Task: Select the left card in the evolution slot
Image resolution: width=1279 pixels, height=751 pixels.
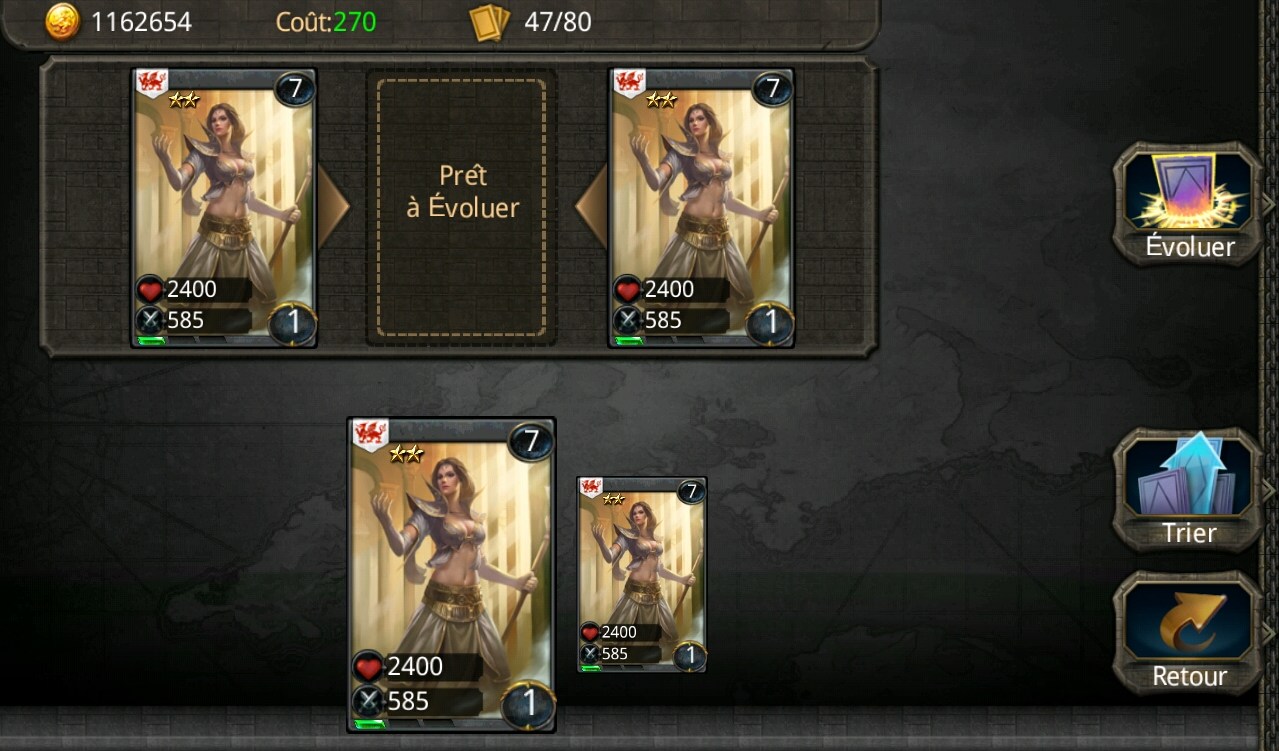Action: [224, 208]
